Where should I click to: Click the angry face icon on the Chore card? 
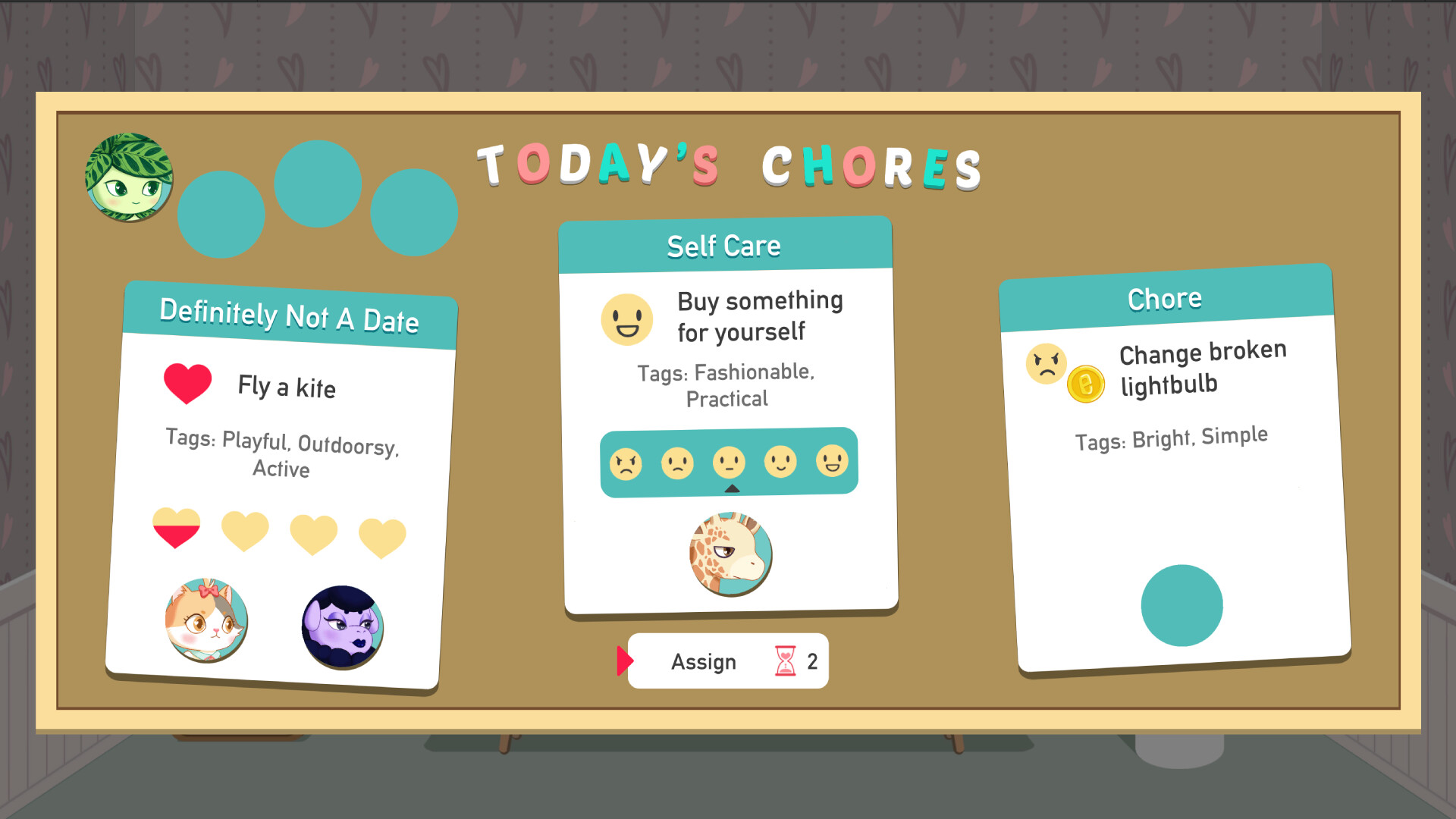pyautogui.click(x=1046, y=364)
